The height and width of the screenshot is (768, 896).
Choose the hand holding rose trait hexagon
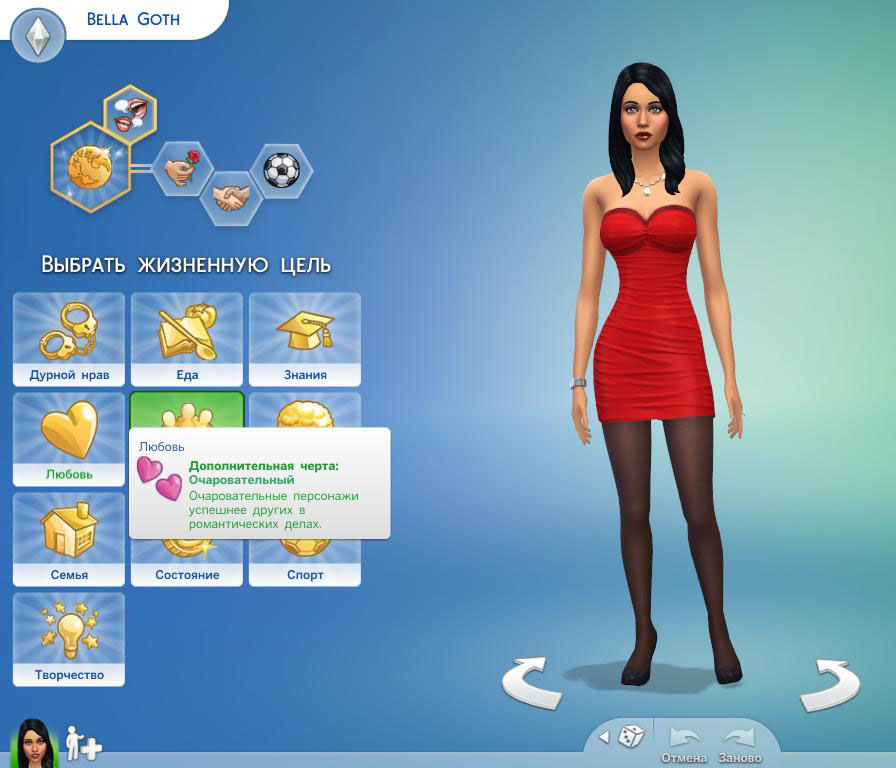(182, 168)
